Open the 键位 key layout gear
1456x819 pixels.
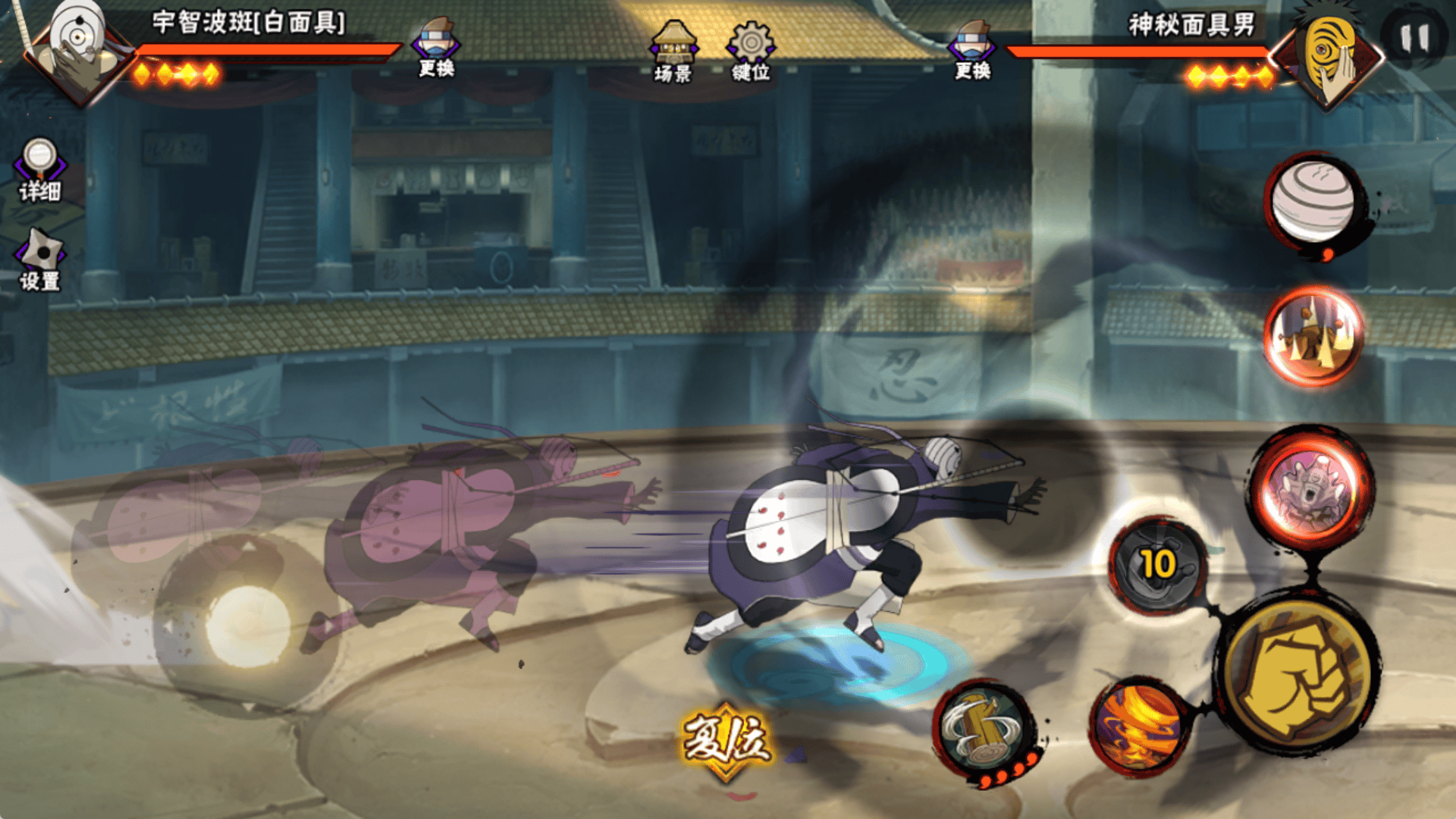[751, 52]
